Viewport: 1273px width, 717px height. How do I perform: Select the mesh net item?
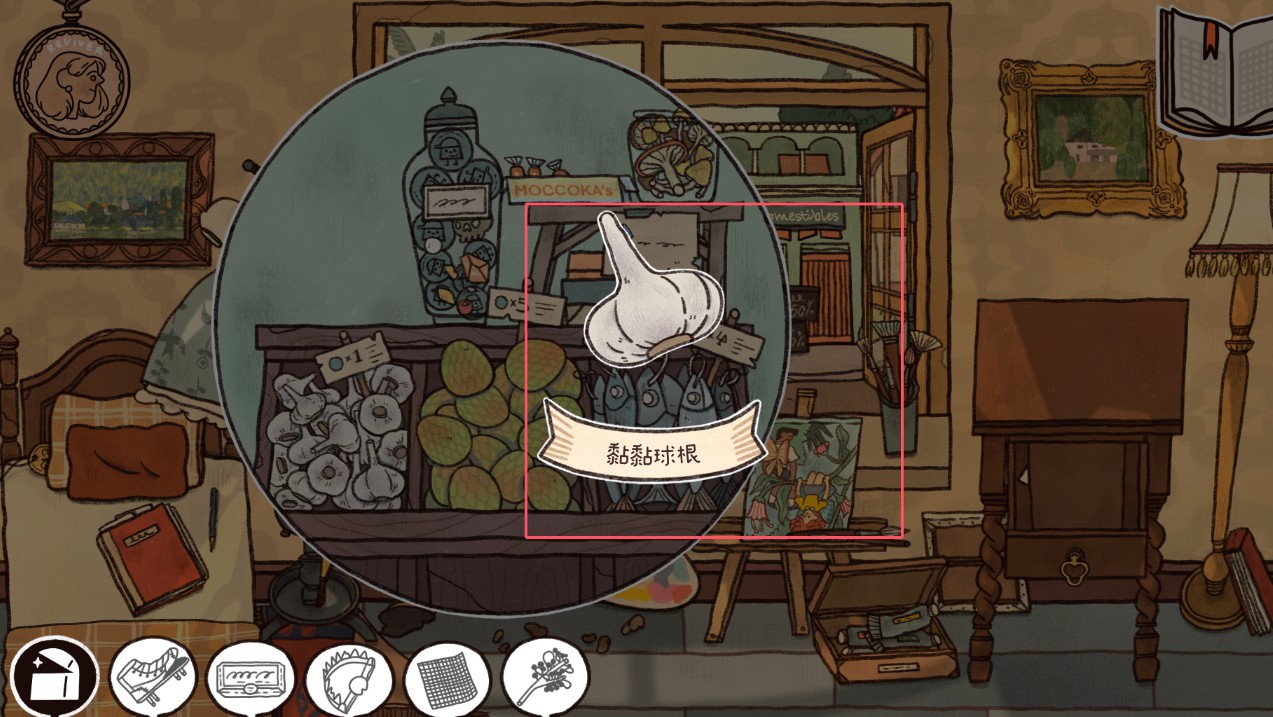pyautogui.click(x=445, y=679)
